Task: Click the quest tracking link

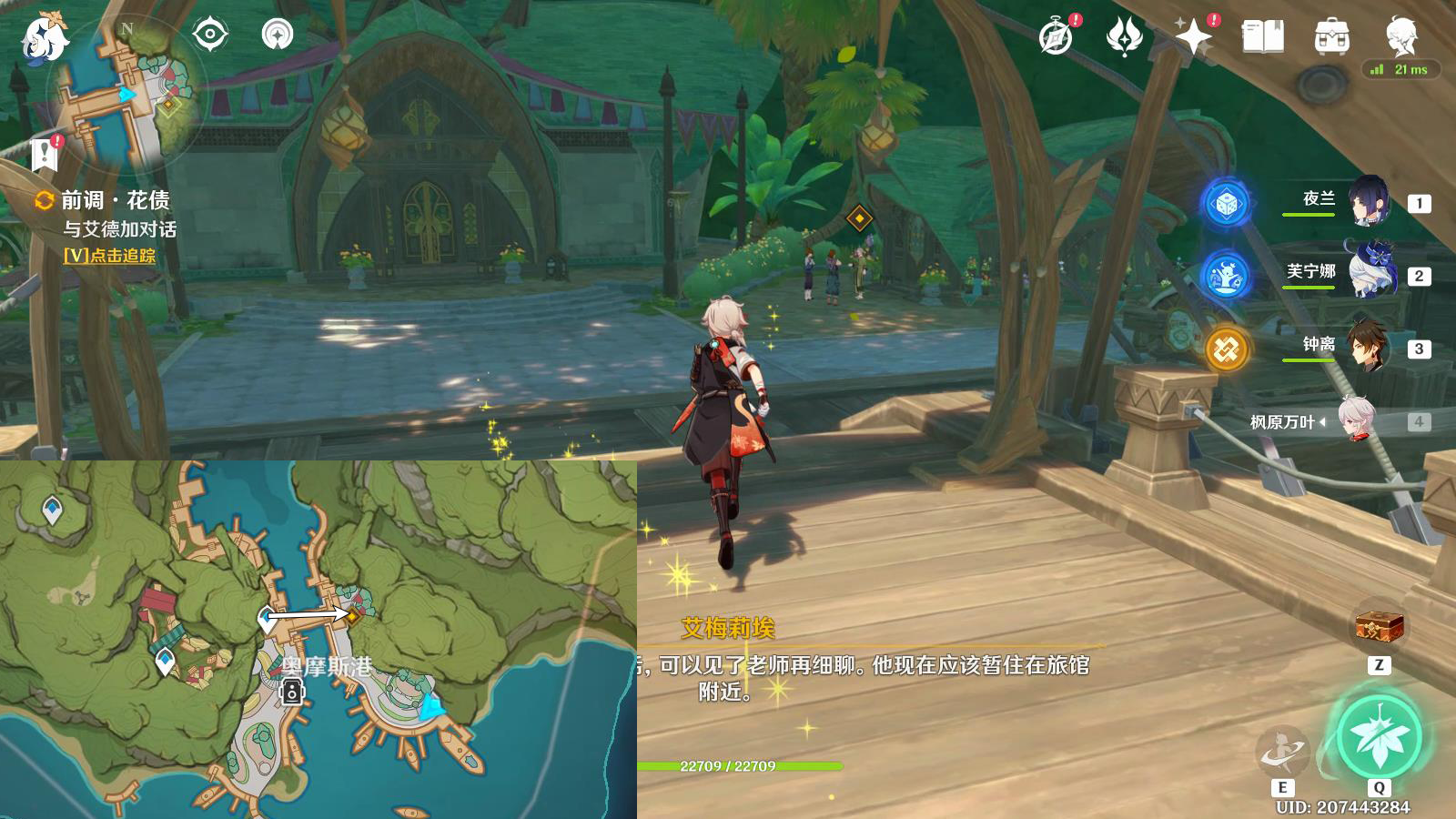Action: [x=109, y=256]
